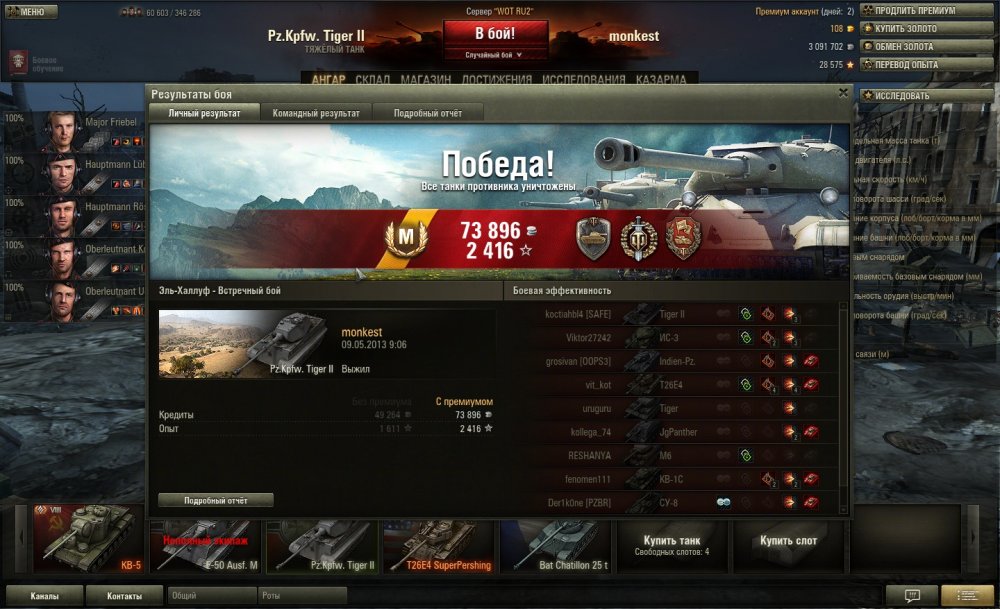Switch to Командный результат tab
1000x609 pixels.
coord(316,113)
